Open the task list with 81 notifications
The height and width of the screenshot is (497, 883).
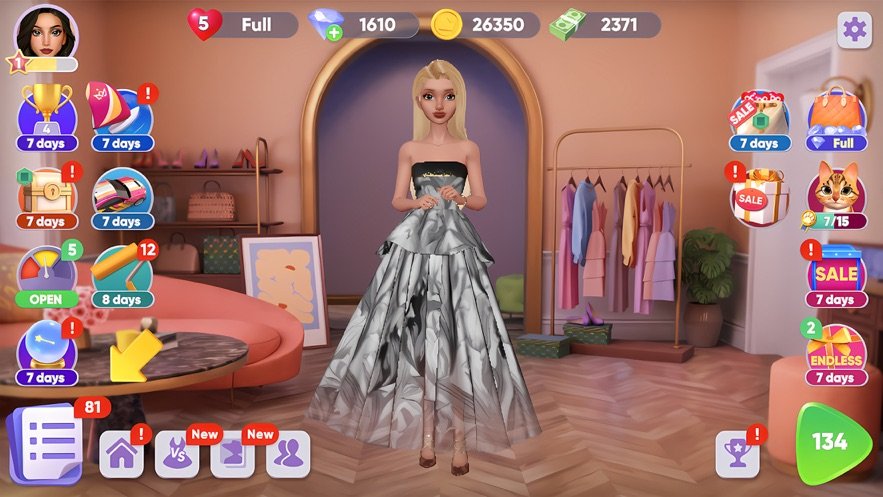pos(44,441)
